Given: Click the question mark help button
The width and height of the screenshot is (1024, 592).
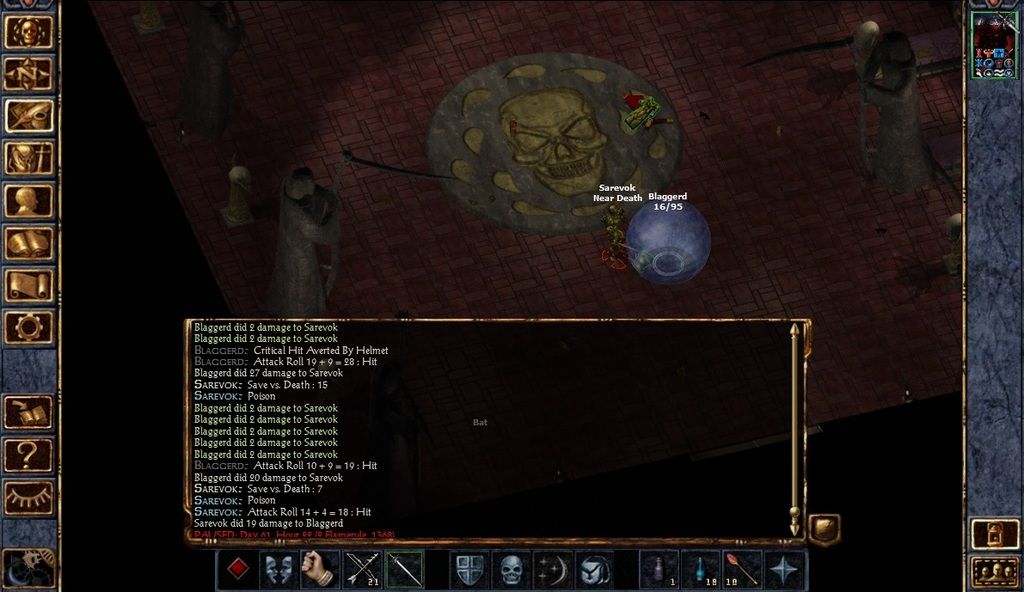Looking at the screenshot, I should (x=29, y=456).
